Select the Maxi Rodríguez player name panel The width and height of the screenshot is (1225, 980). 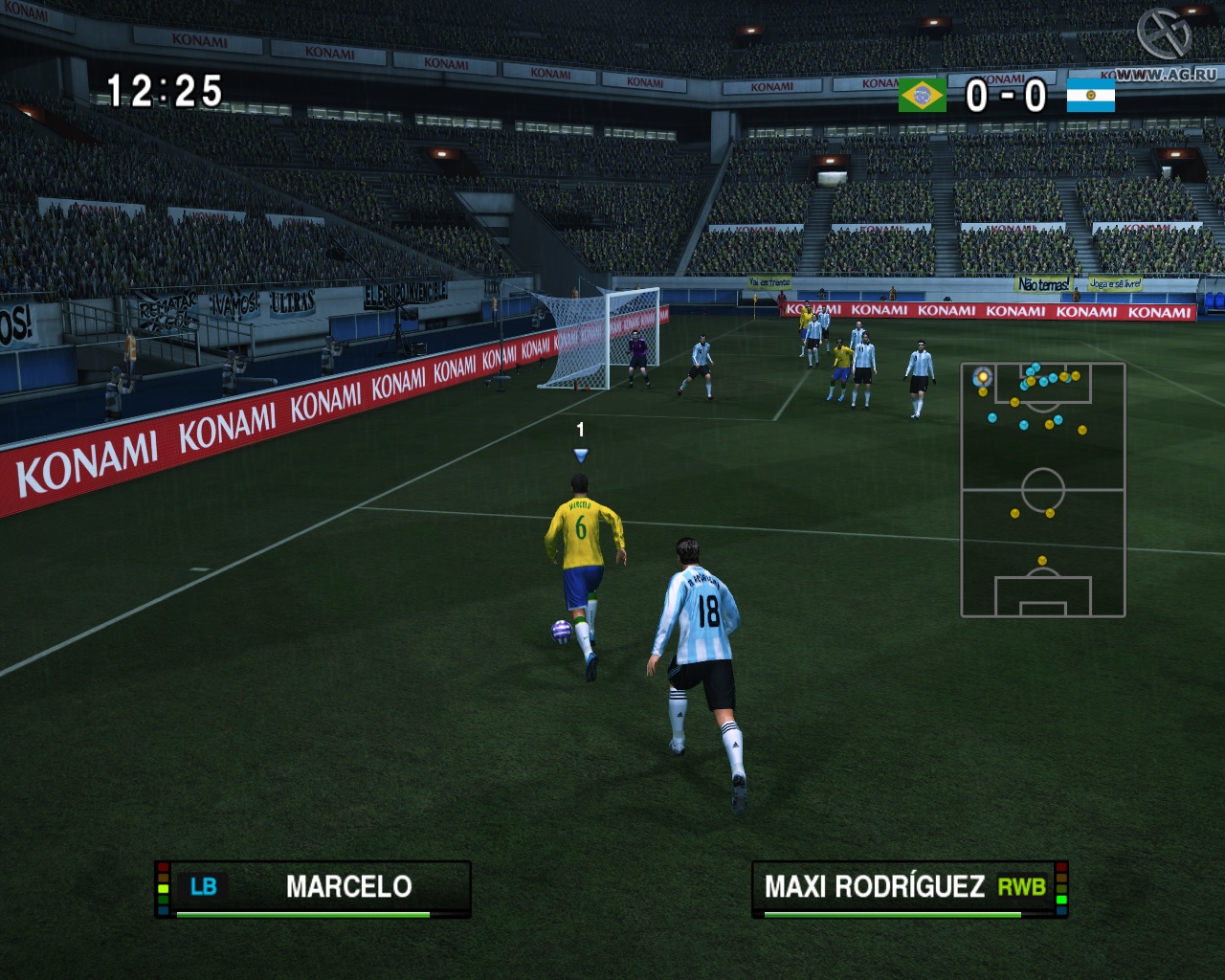tap(909, 888)
